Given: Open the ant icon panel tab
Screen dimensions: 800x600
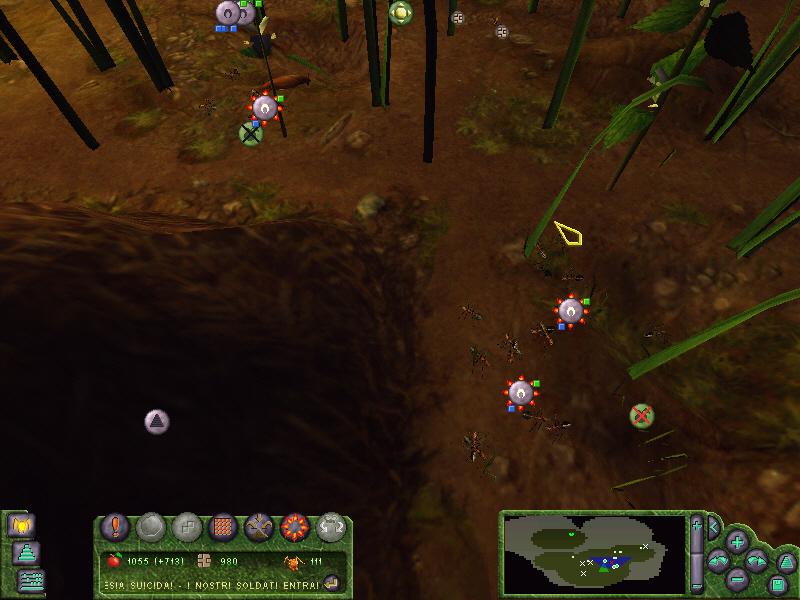Looking at the screenshot, I should 20,524.
